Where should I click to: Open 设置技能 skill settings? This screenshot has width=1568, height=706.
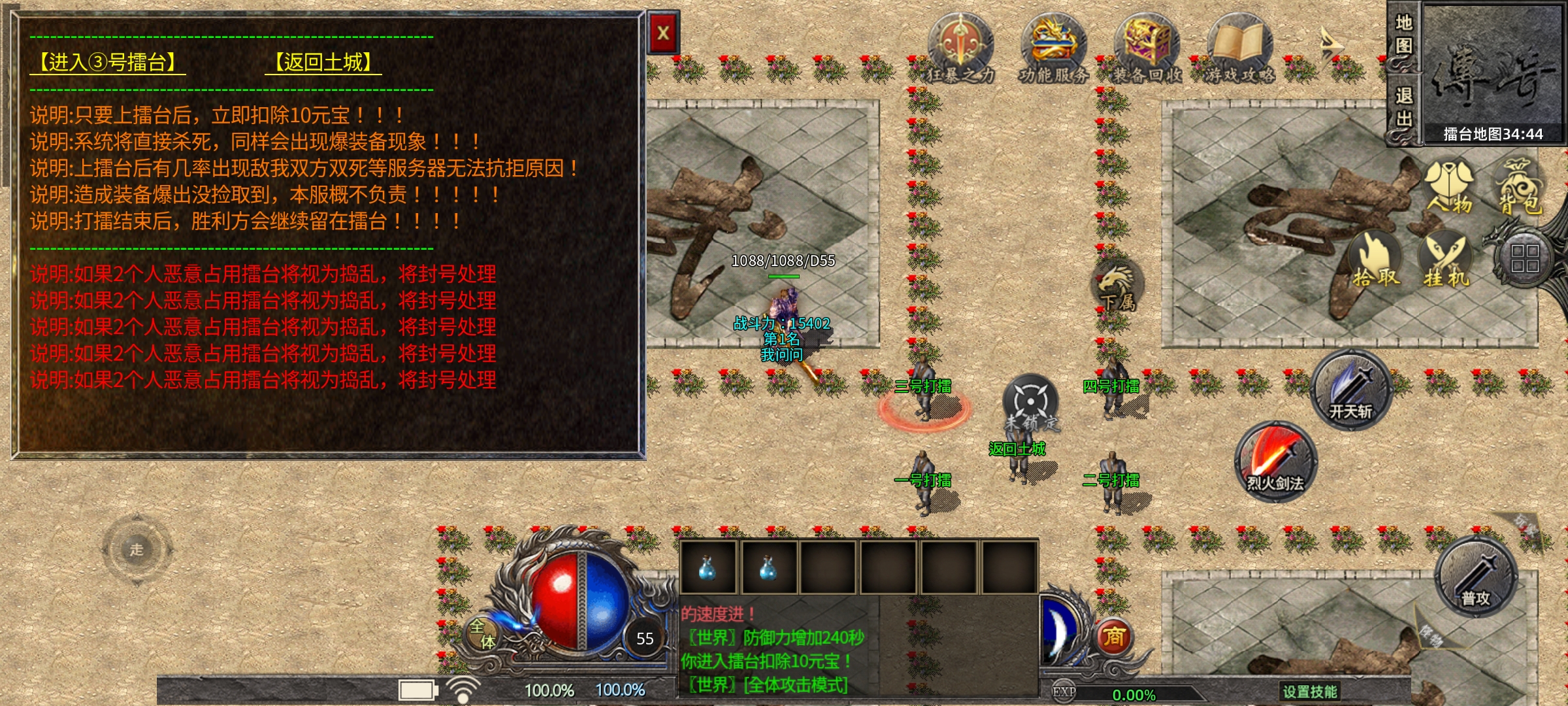tap(1309, 691)
